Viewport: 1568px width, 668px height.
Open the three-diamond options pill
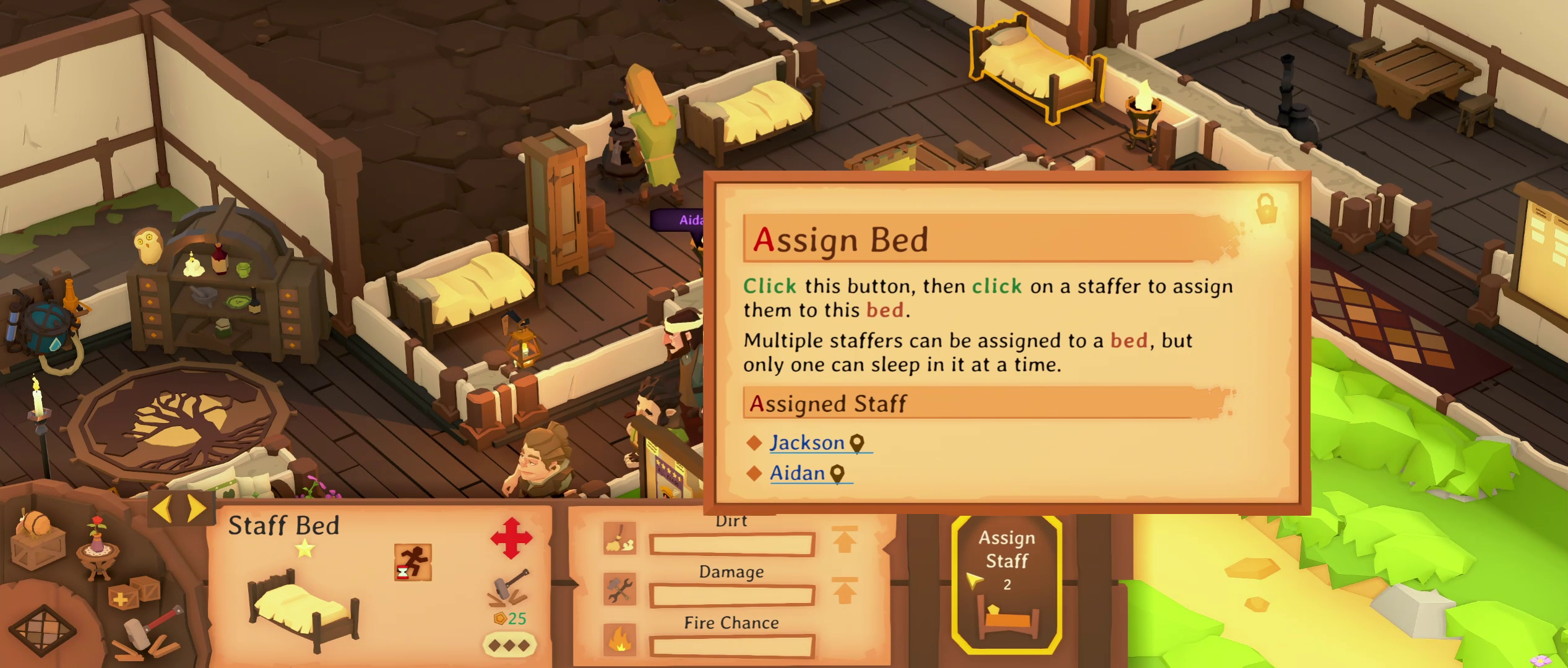(509, 645)
